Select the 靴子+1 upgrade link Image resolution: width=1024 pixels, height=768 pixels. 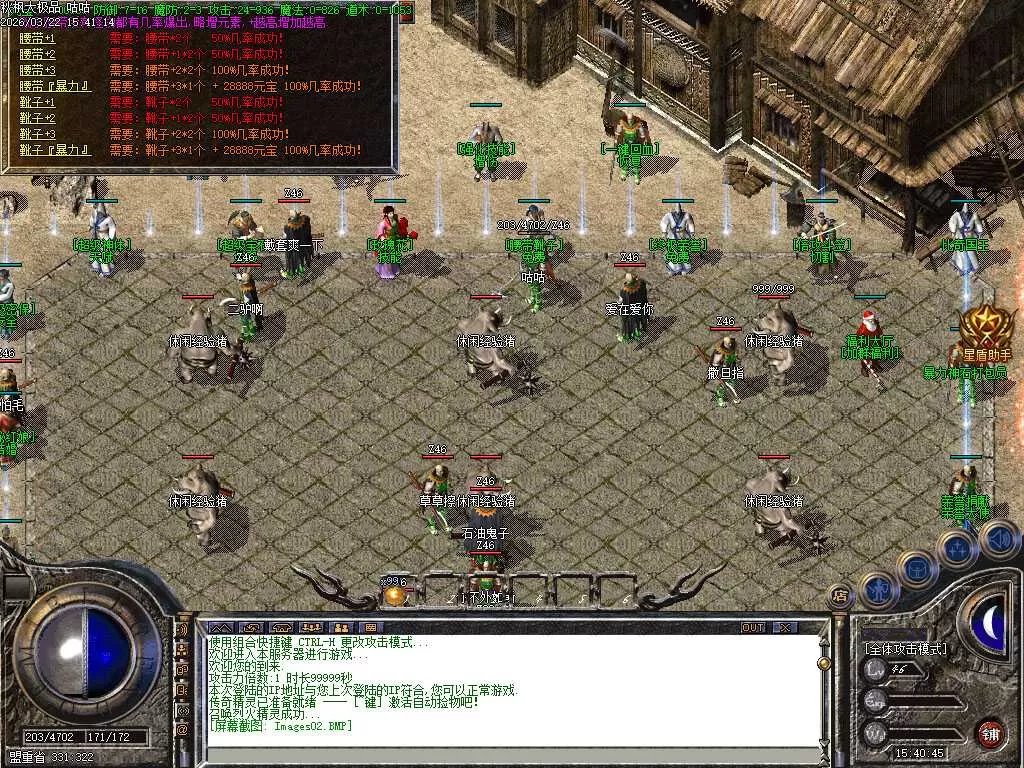[37, 102]
